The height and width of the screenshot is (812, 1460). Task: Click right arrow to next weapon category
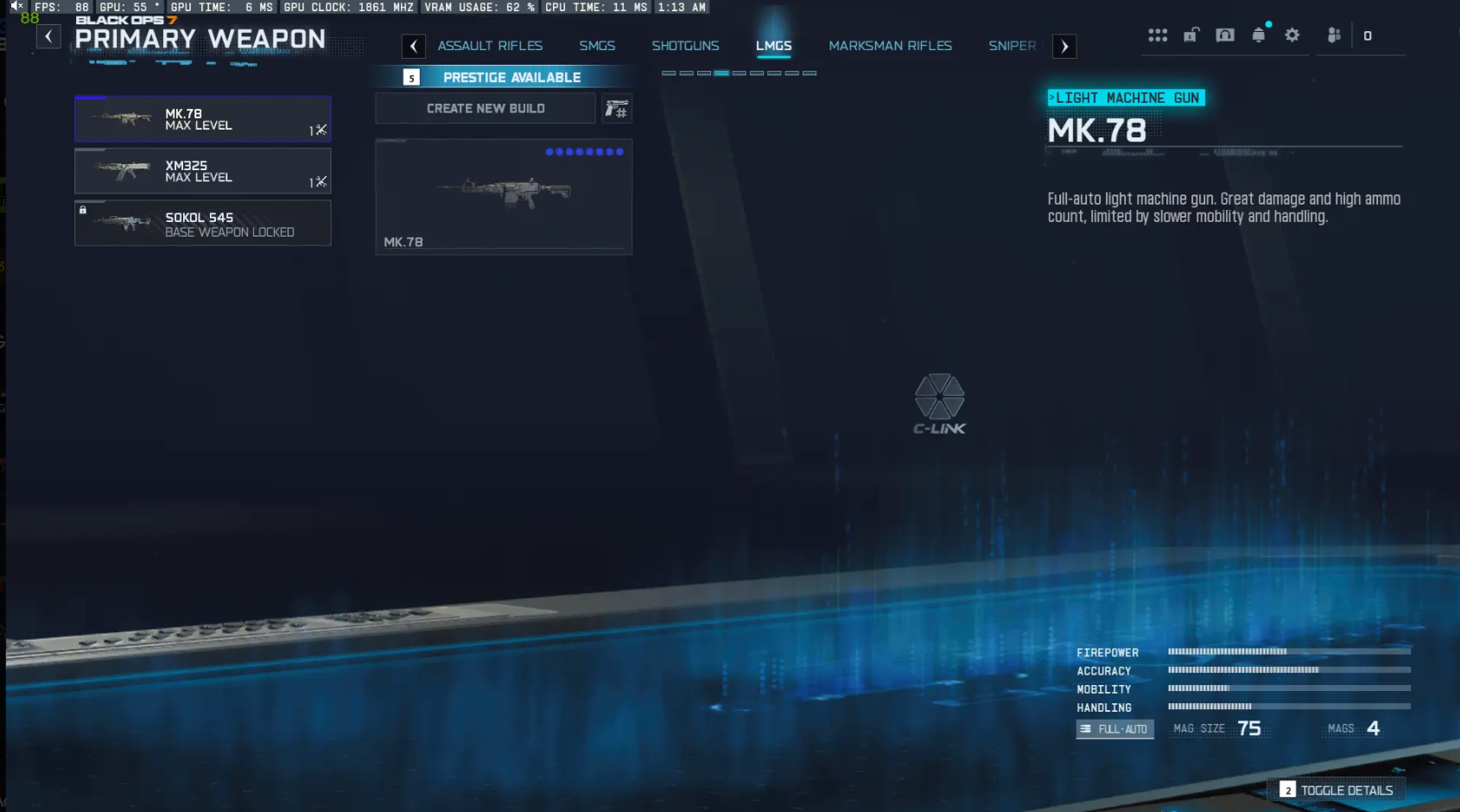pos(1064,46)
